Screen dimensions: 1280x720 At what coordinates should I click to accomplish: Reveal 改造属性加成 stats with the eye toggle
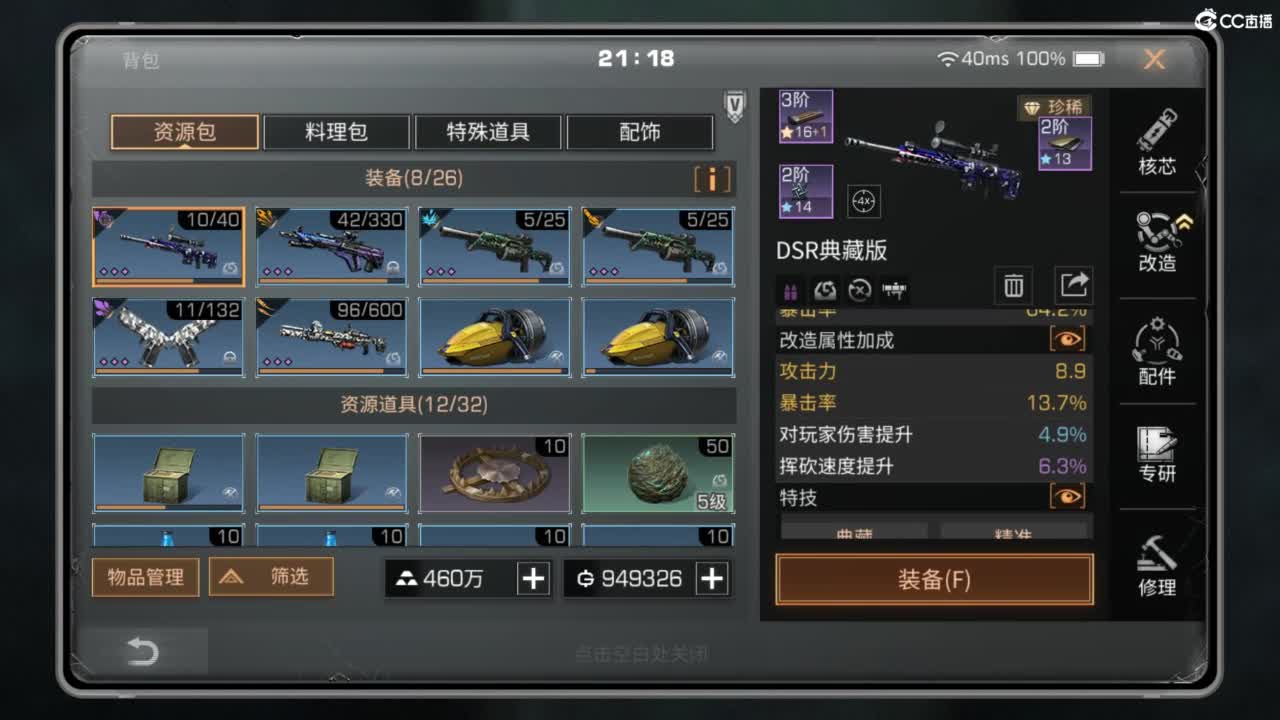[1066, 339]
